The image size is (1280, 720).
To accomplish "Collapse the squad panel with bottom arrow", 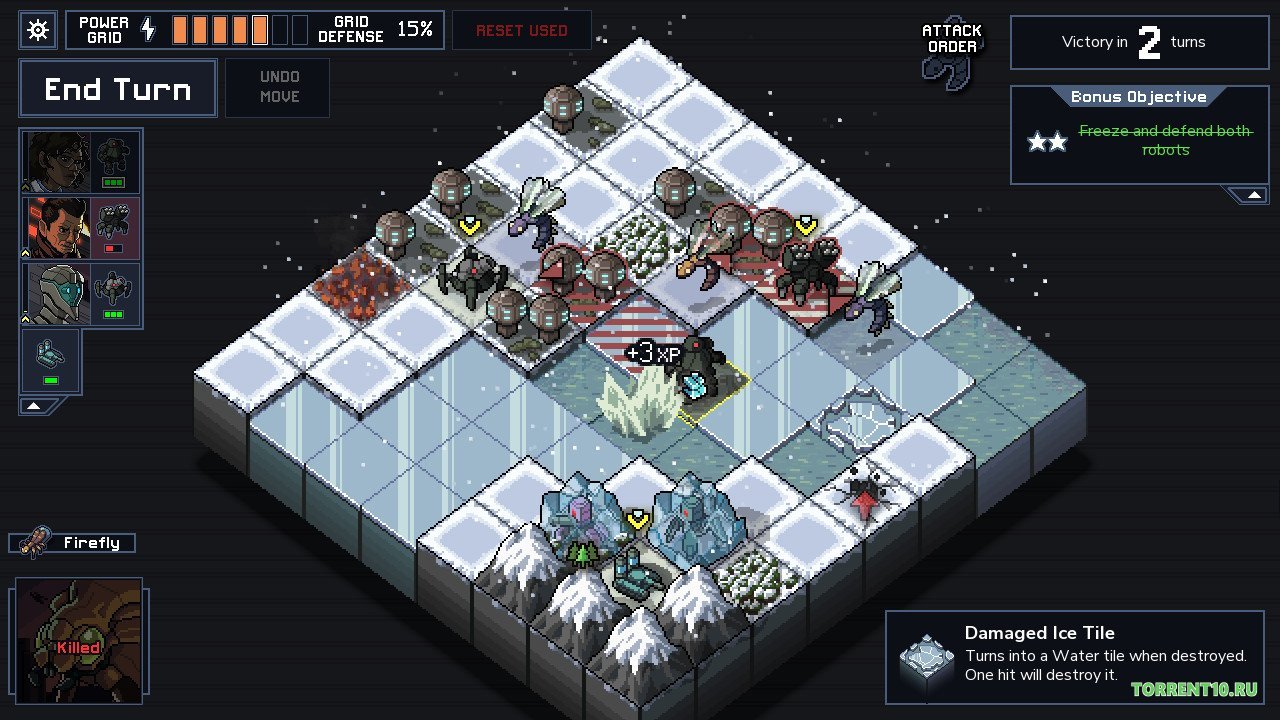I will tap(33, 405).
